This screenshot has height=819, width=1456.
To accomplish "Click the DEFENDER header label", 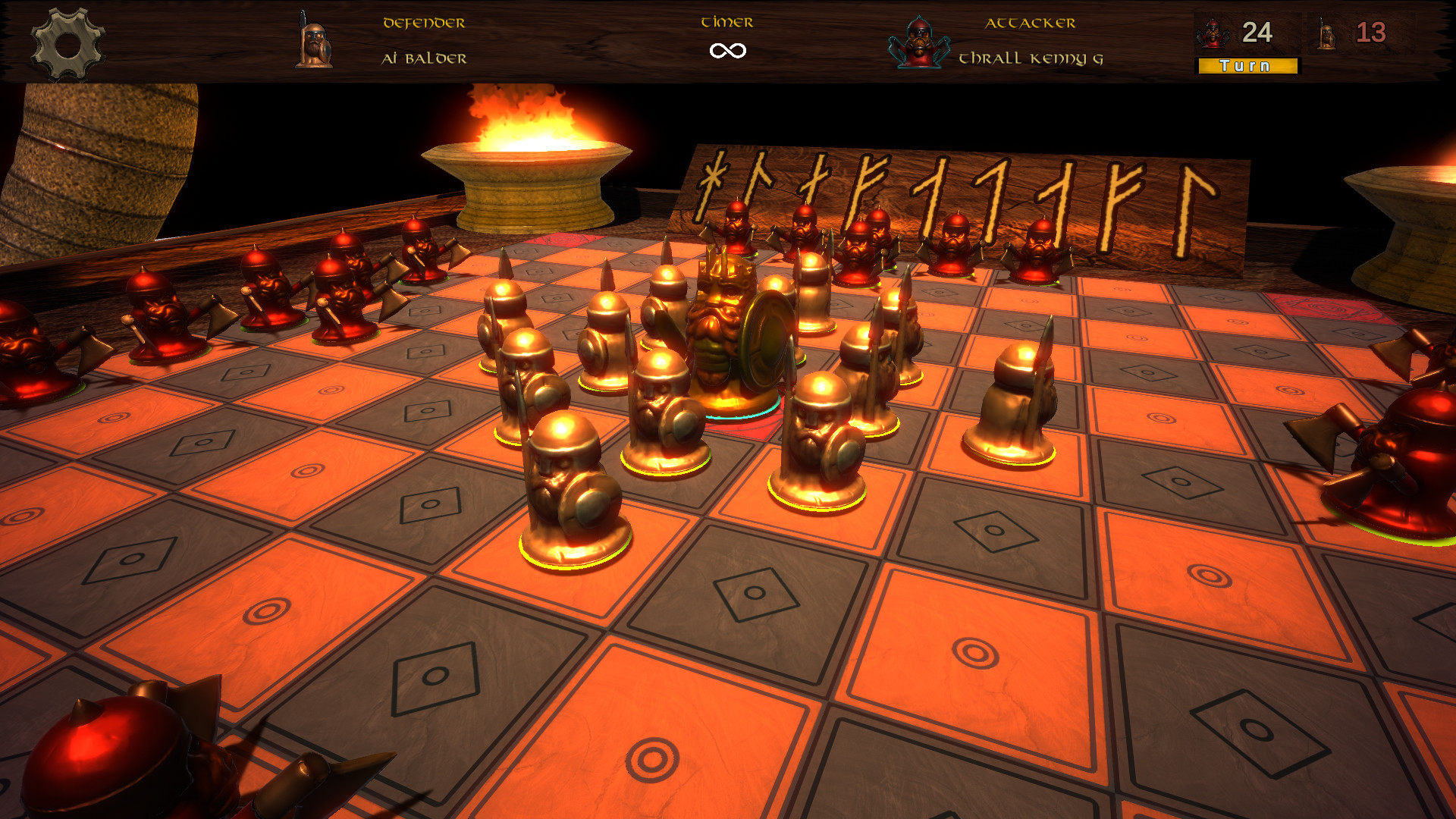I will [x=423, y=23].
